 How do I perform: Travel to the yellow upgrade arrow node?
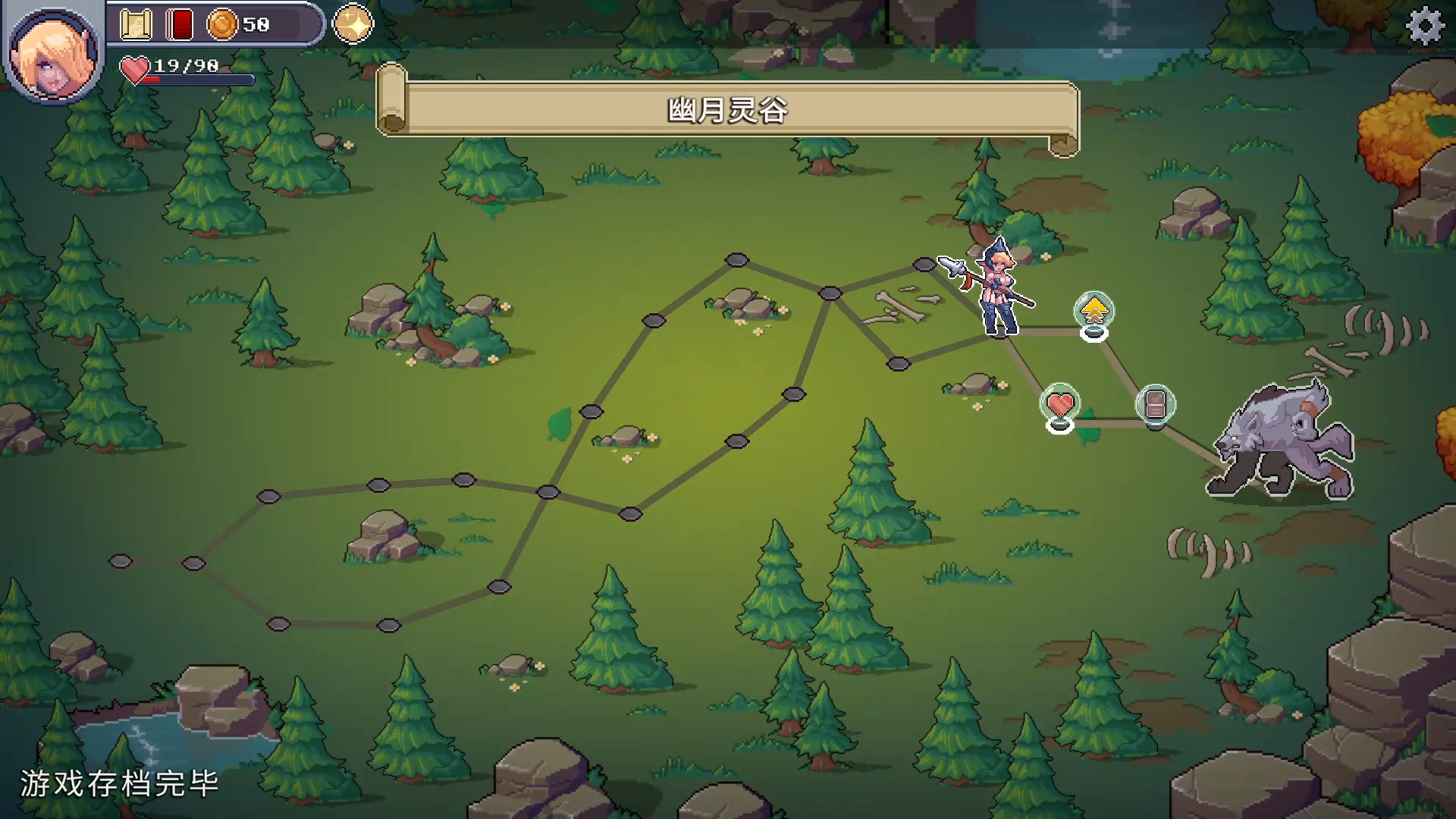point(1094,312)
